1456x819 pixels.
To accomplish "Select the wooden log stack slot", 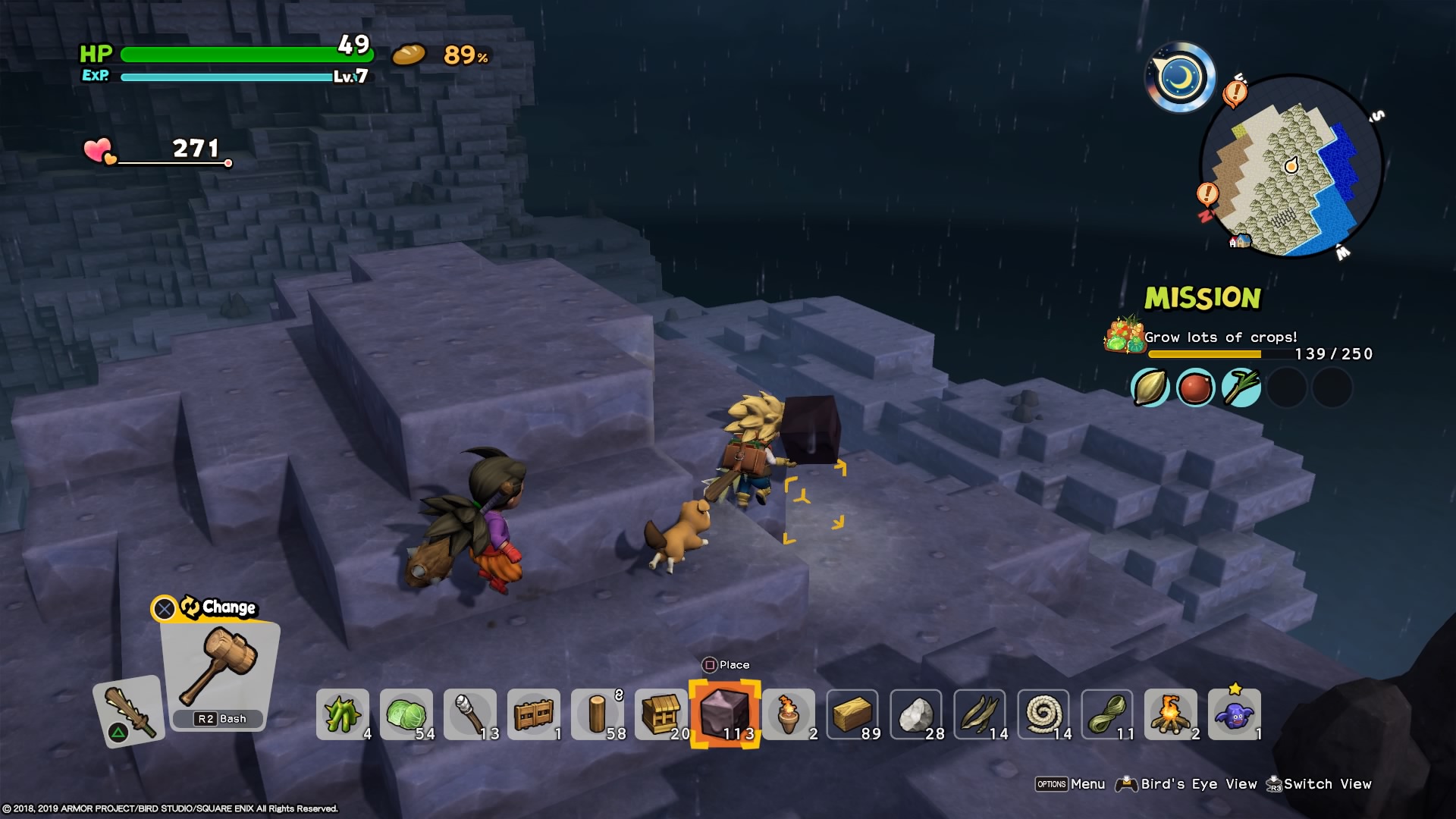I will (x=598, y=714).
